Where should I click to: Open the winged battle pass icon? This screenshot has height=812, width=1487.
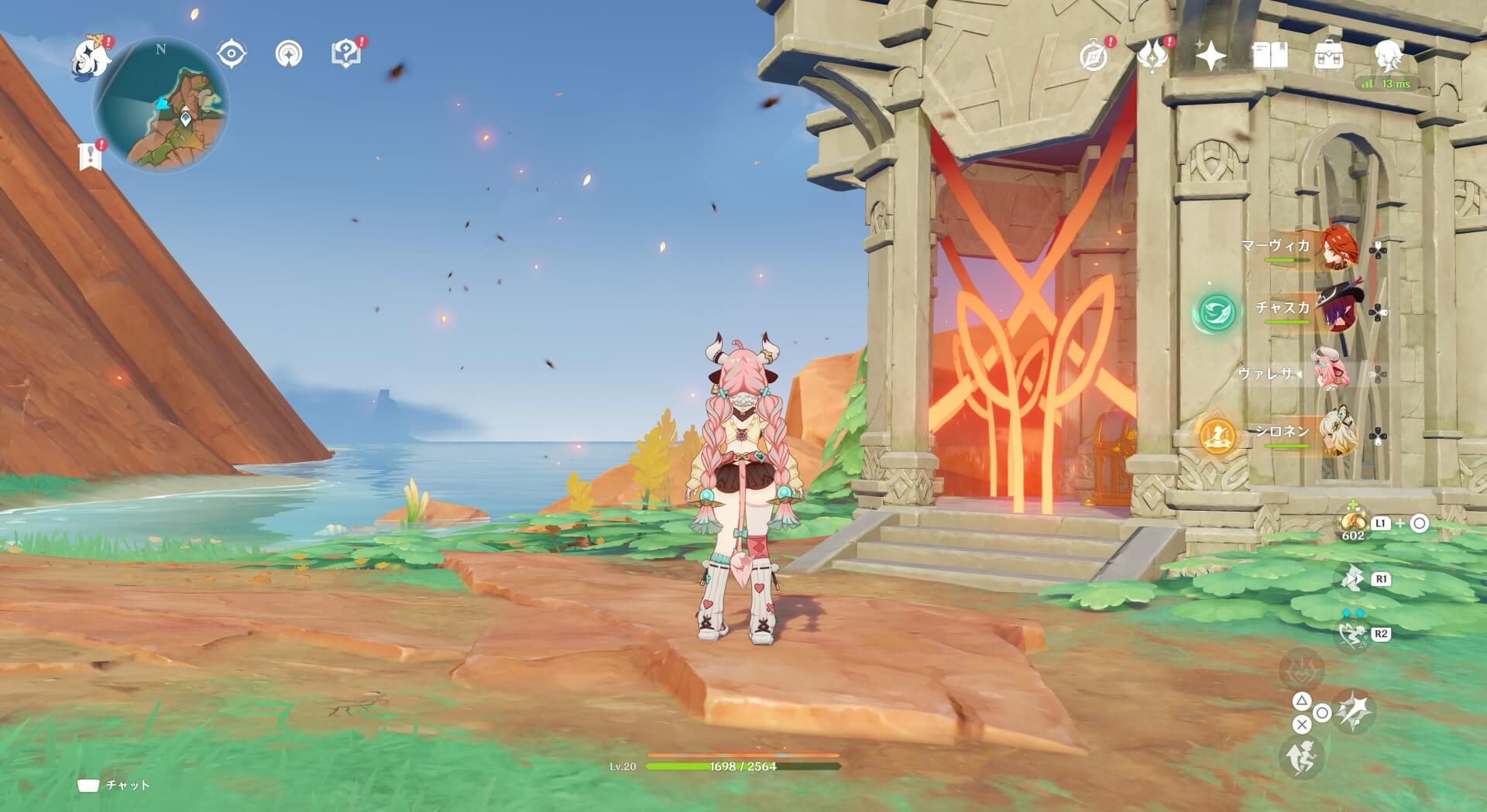point(1152,56)
